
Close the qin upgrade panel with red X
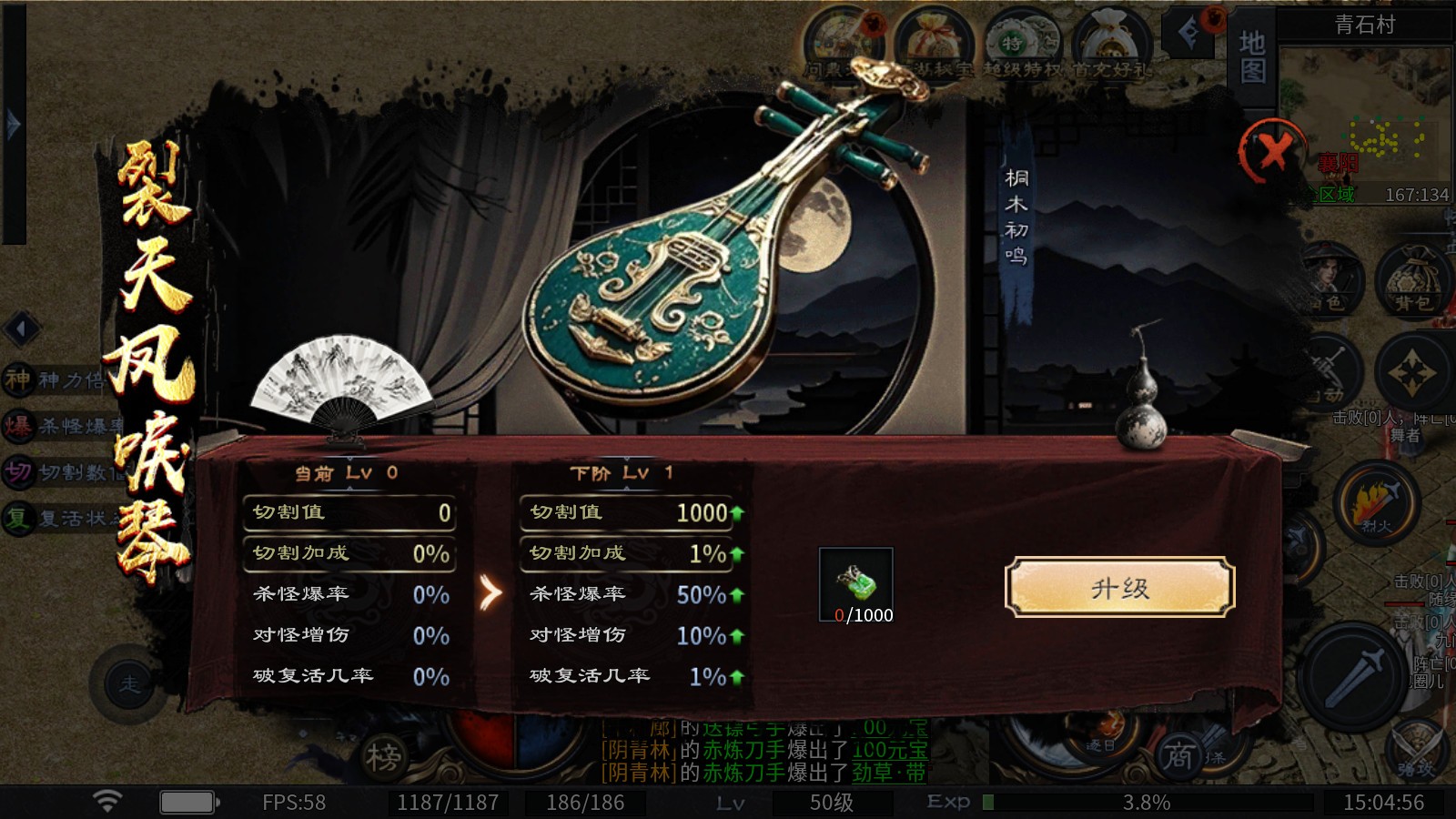tap(1274, 151)
